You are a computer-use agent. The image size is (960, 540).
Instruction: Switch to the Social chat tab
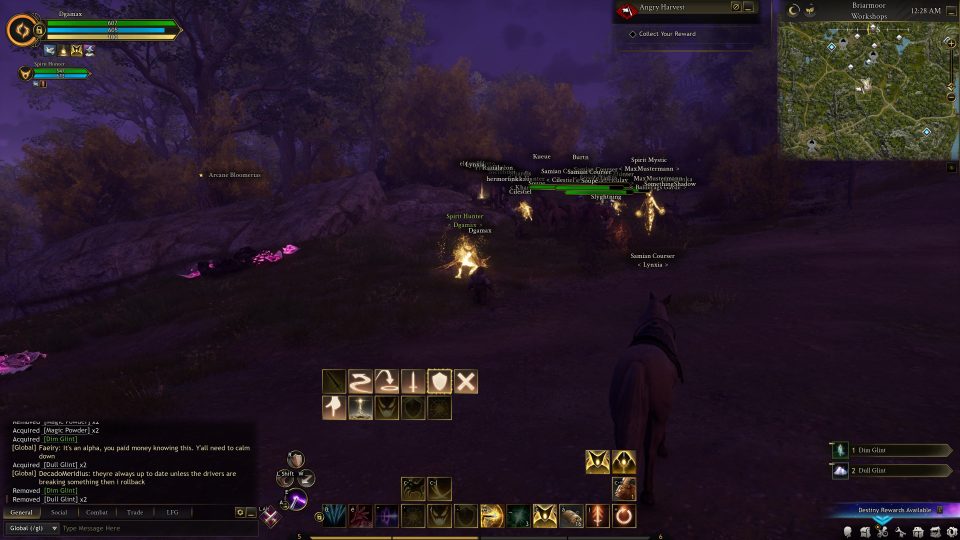[x=59, y=512]
